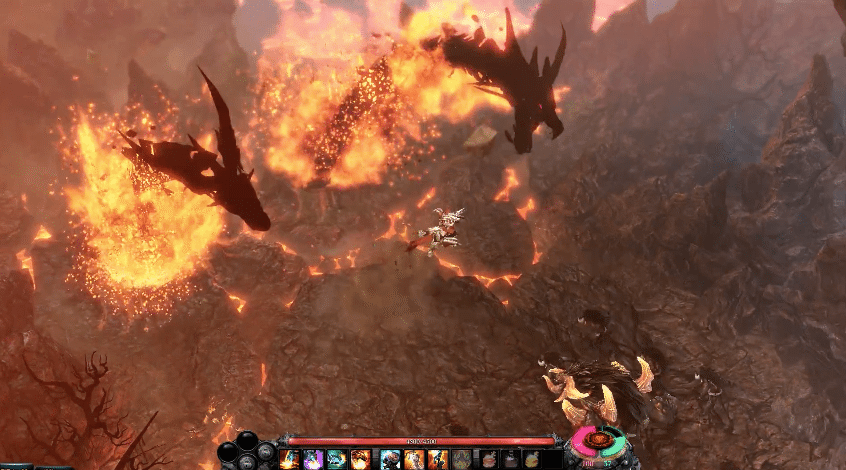Drink the red potion in the hotbar
This screenshot has height=470, width=846.
coord(487,459)
